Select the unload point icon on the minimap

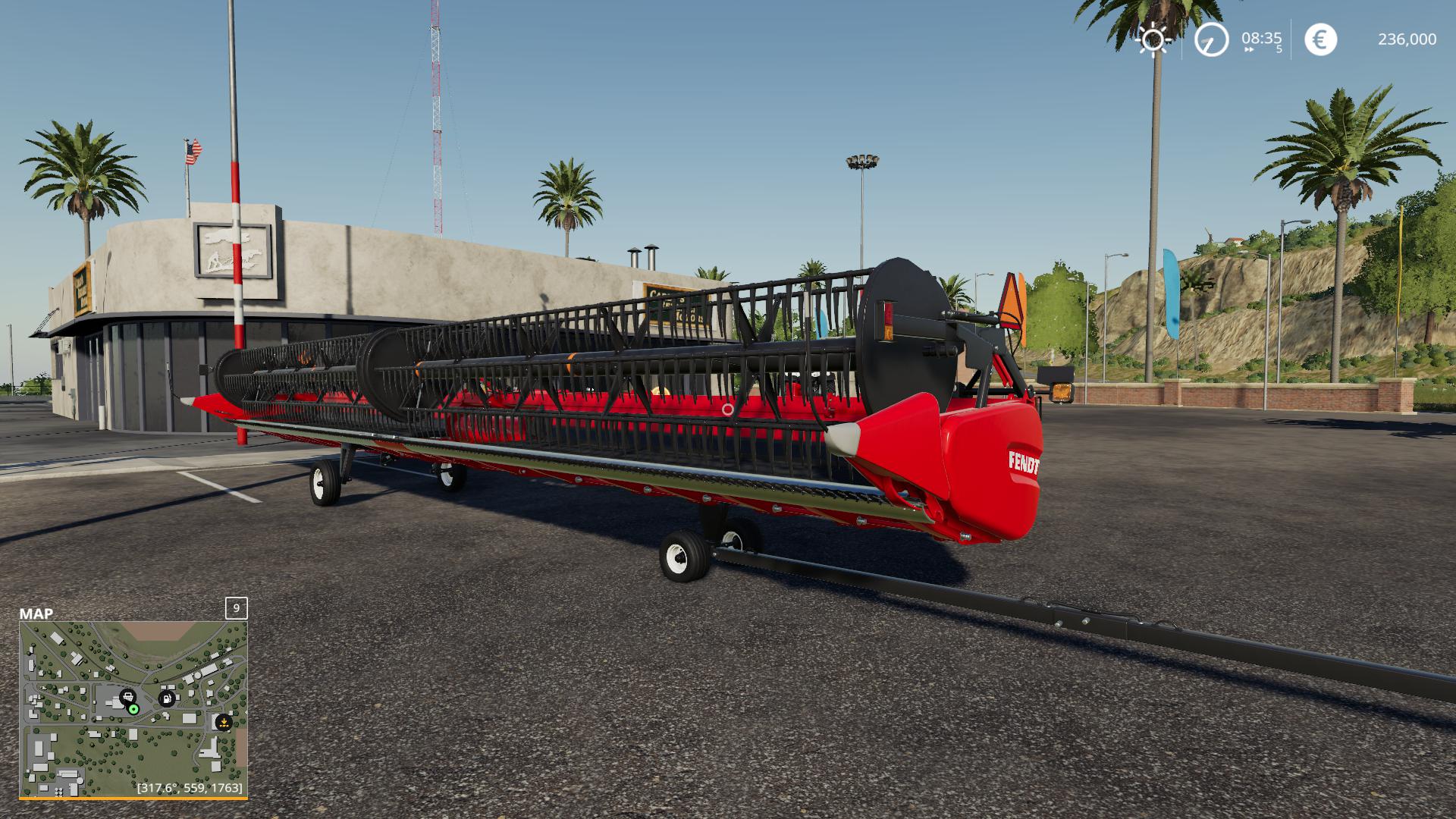click(224, 723)
